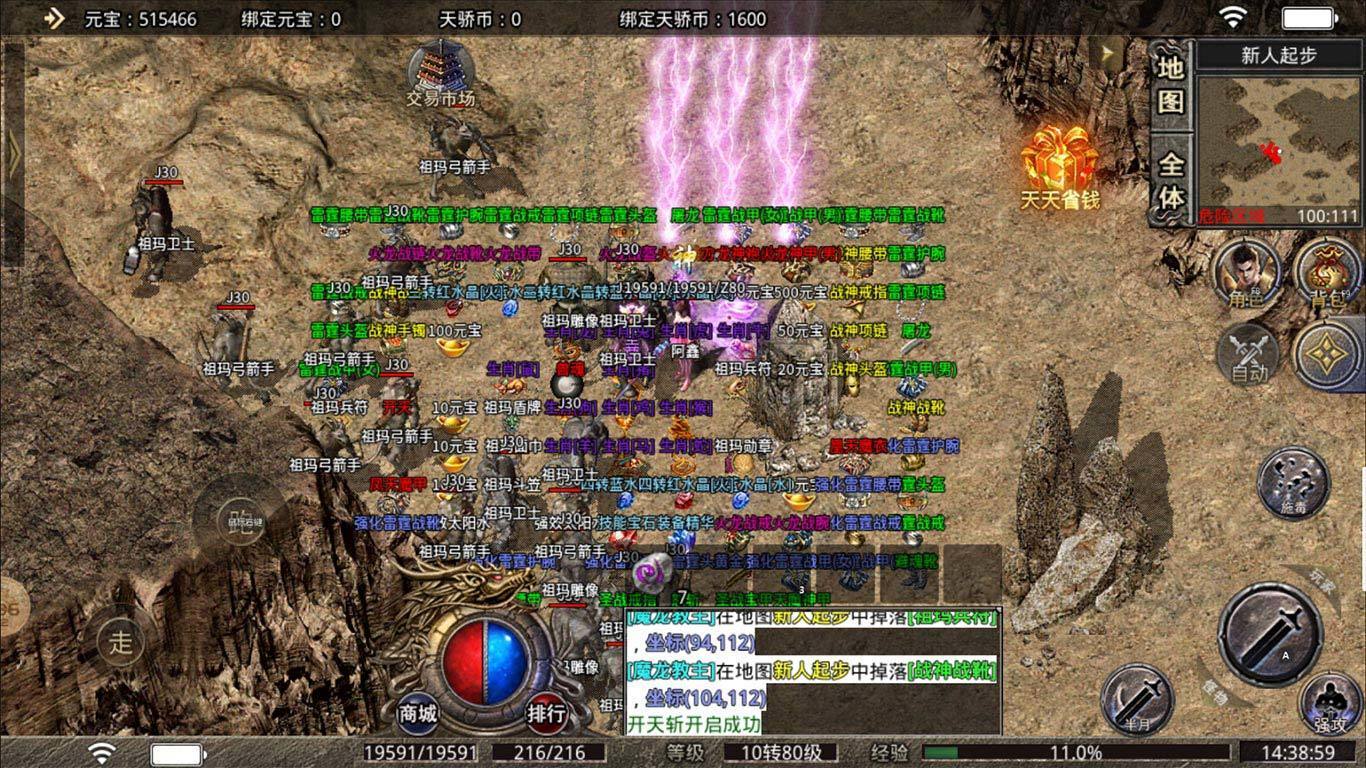Activate the 半月 half-moon slash skill
The image size is (1366, 768).
tap(1138, 697)
